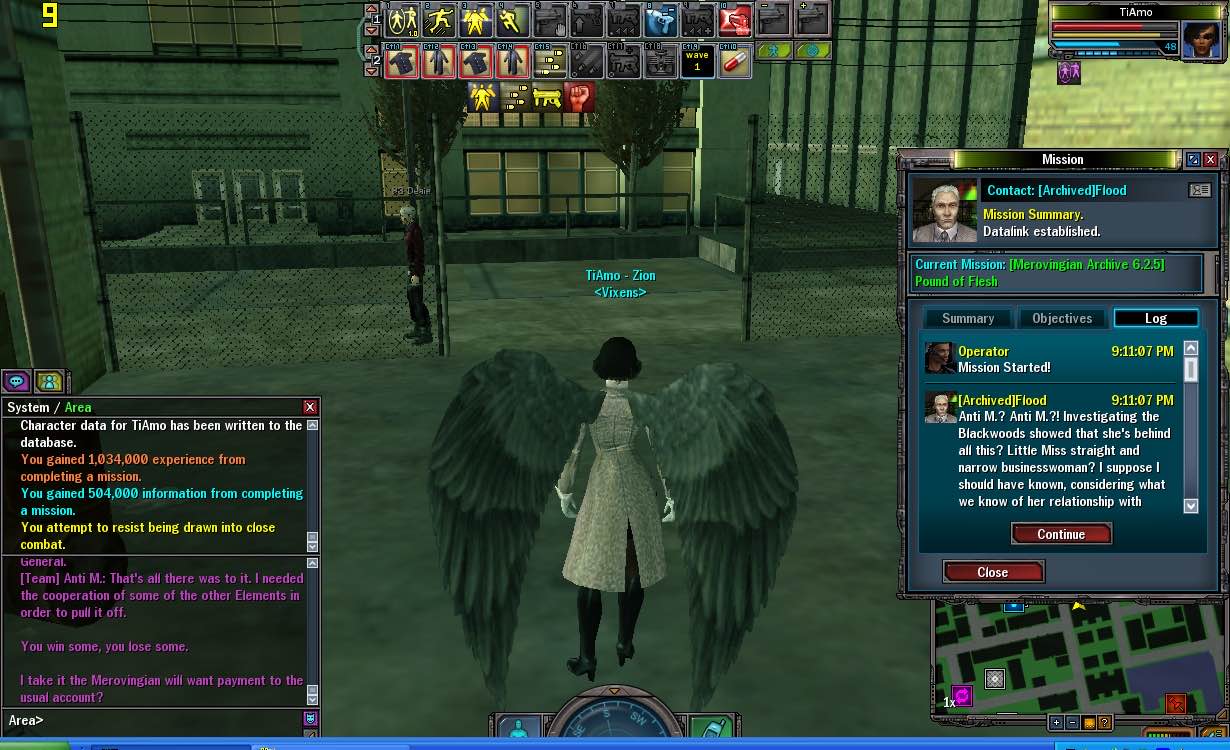Activate the yellow running figure ability
This screenshot has height=750, width=1230.
pos(512,20)
